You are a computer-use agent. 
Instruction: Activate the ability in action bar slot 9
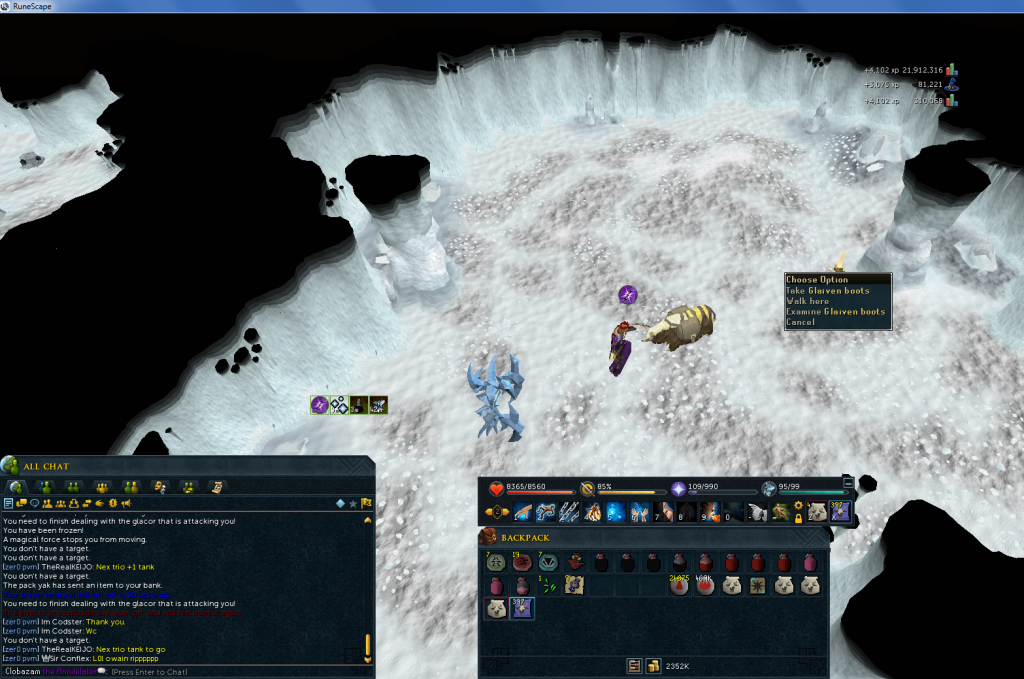pyautogui.click(x=711, y=513)
